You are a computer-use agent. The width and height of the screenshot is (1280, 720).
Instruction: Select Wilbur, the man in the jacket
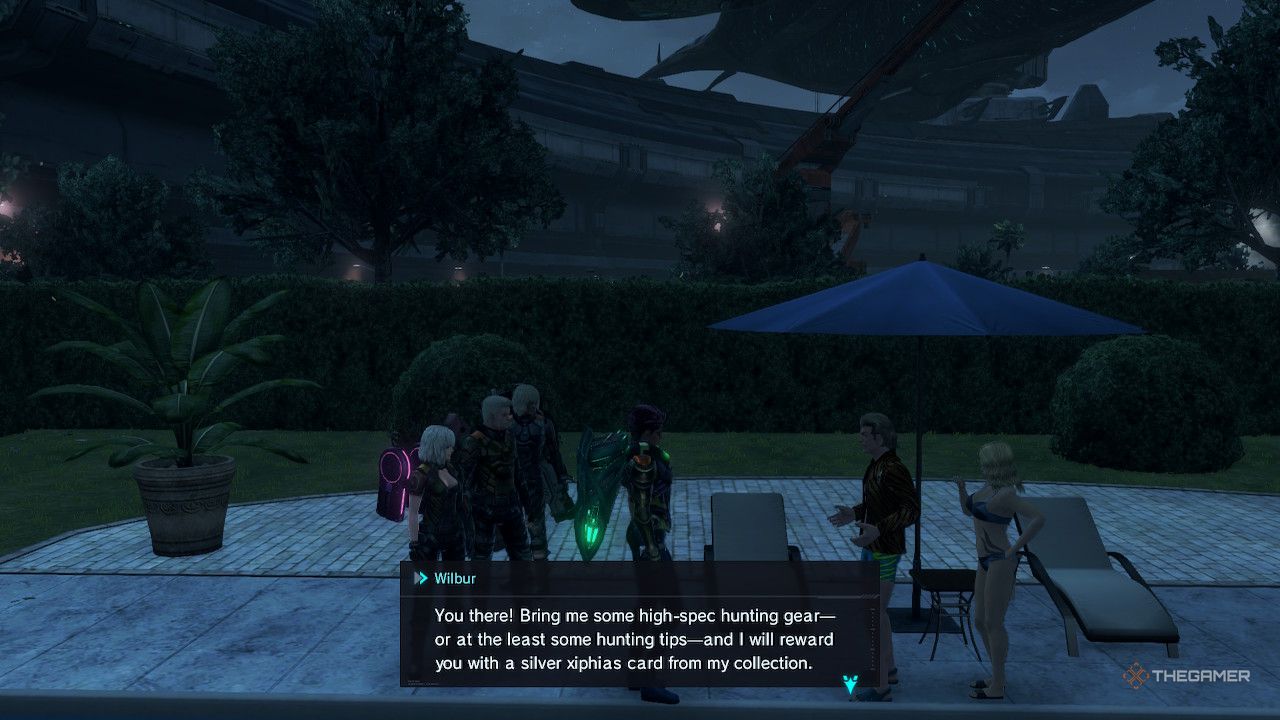pyautogui.click(x=880, y=490)
